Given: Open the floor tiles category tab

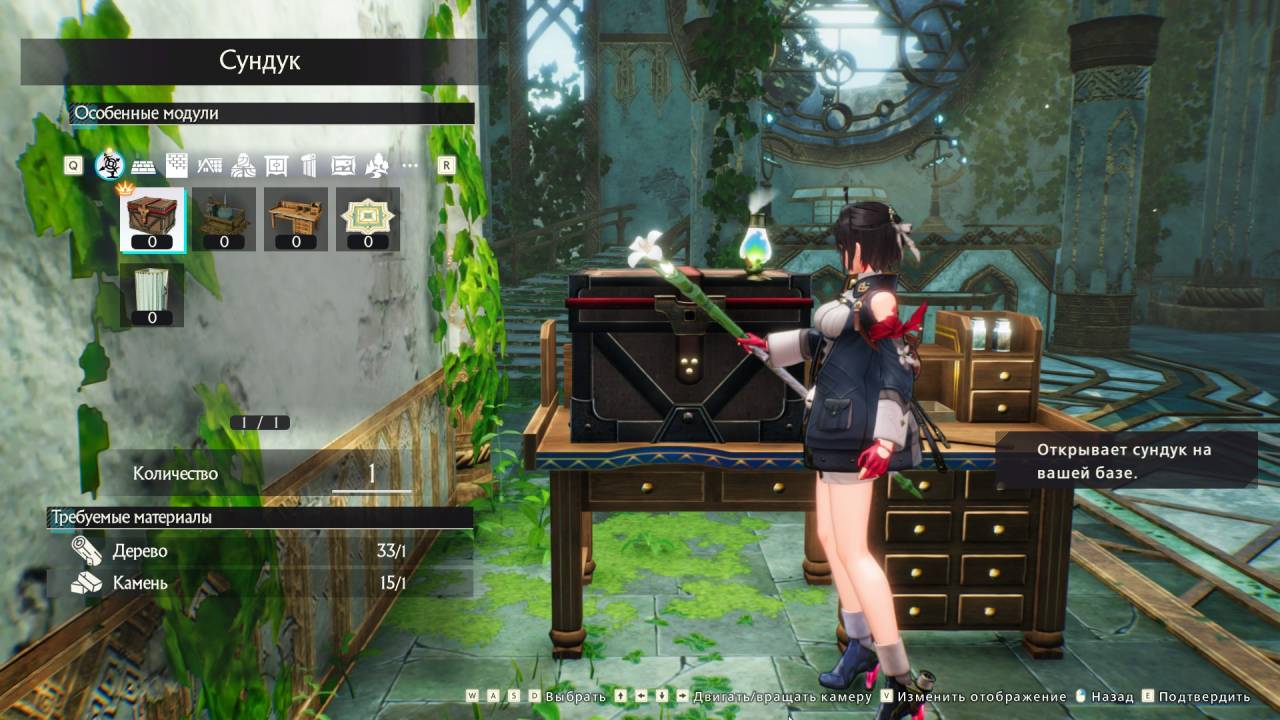Looking at the screenshot, I should click(144, 165).
